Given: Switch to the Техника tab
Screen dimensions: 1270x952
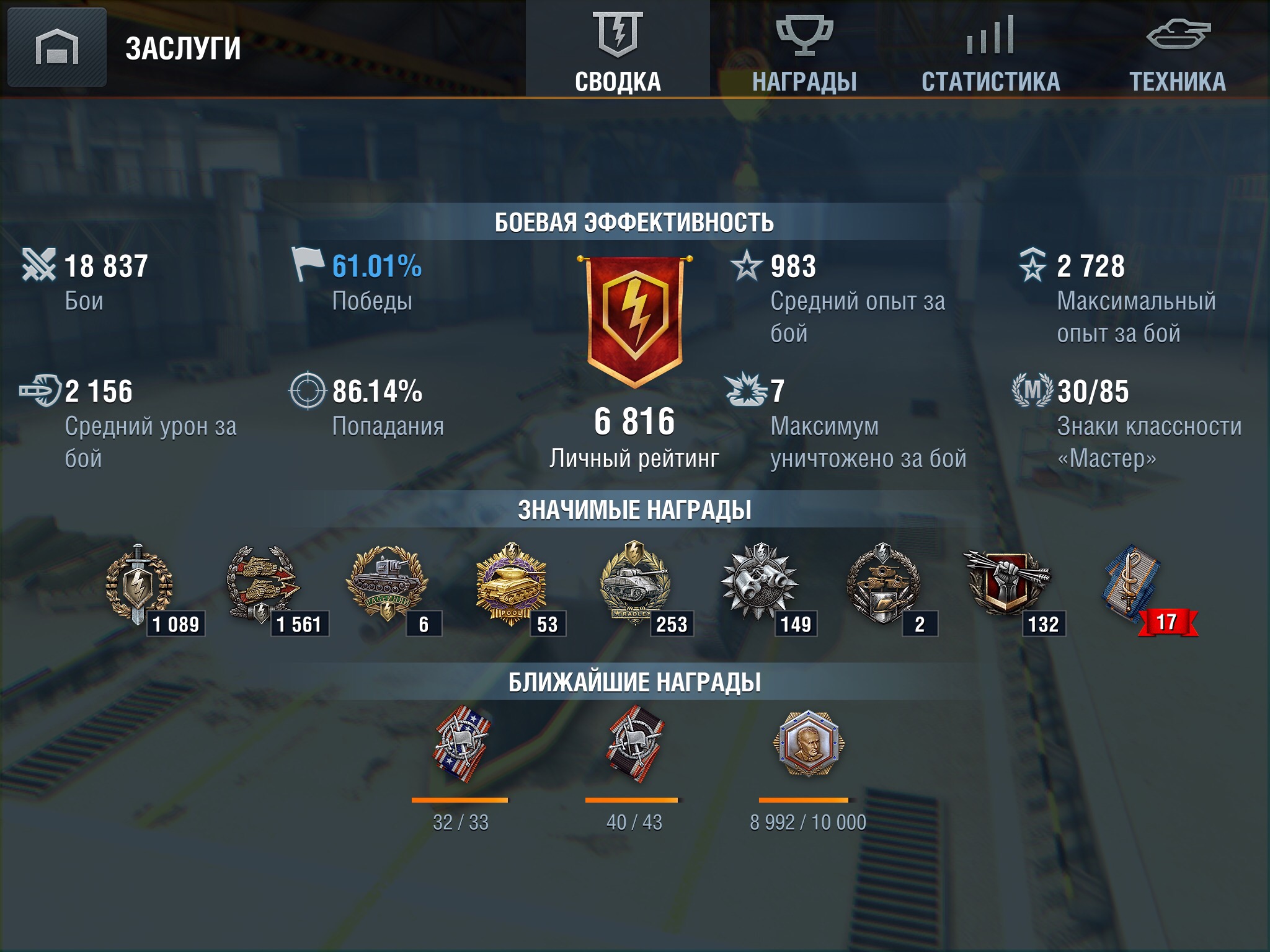Looking at the screenshot, I should pos(1177,50).
